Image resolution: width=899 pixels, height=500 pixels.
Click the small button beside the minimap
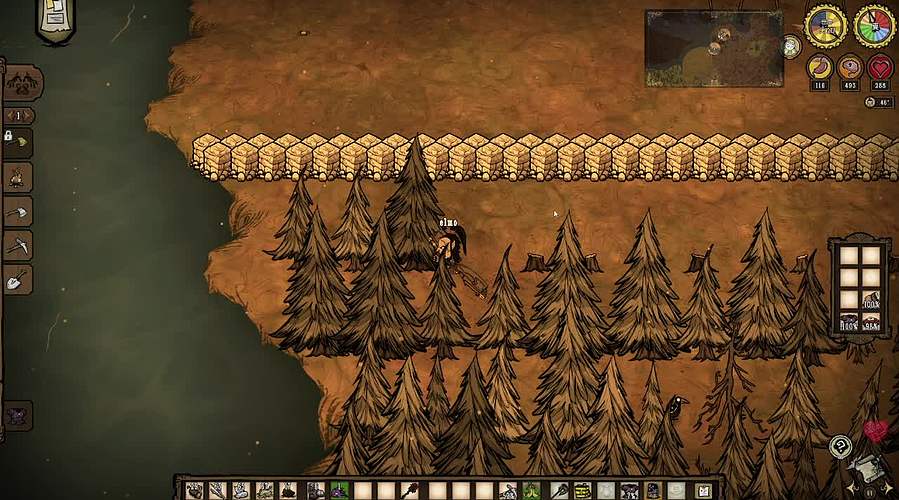tap(792, 46)
